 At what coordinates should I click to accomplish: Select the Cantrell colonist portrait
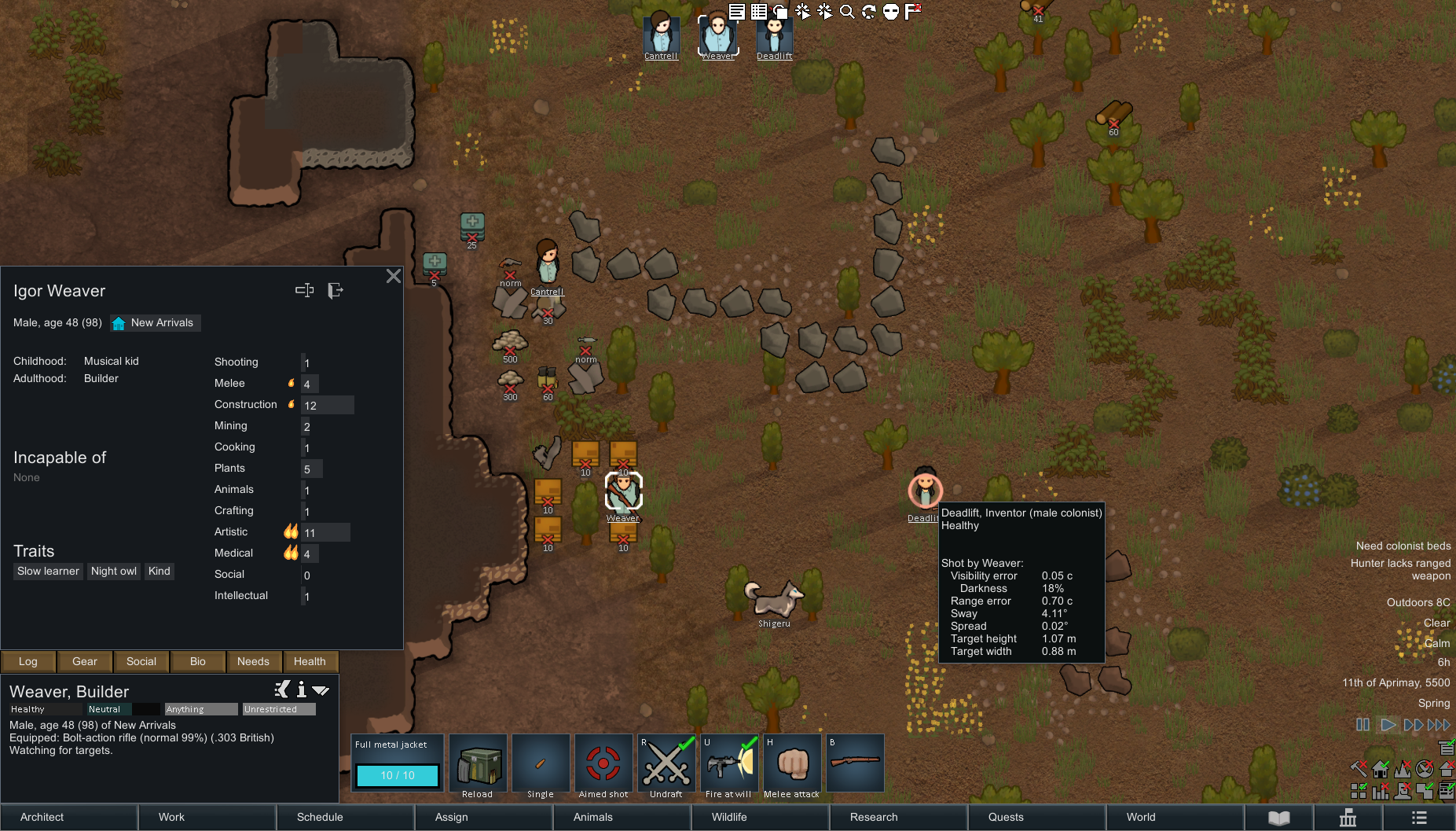(x=661, y=35)
